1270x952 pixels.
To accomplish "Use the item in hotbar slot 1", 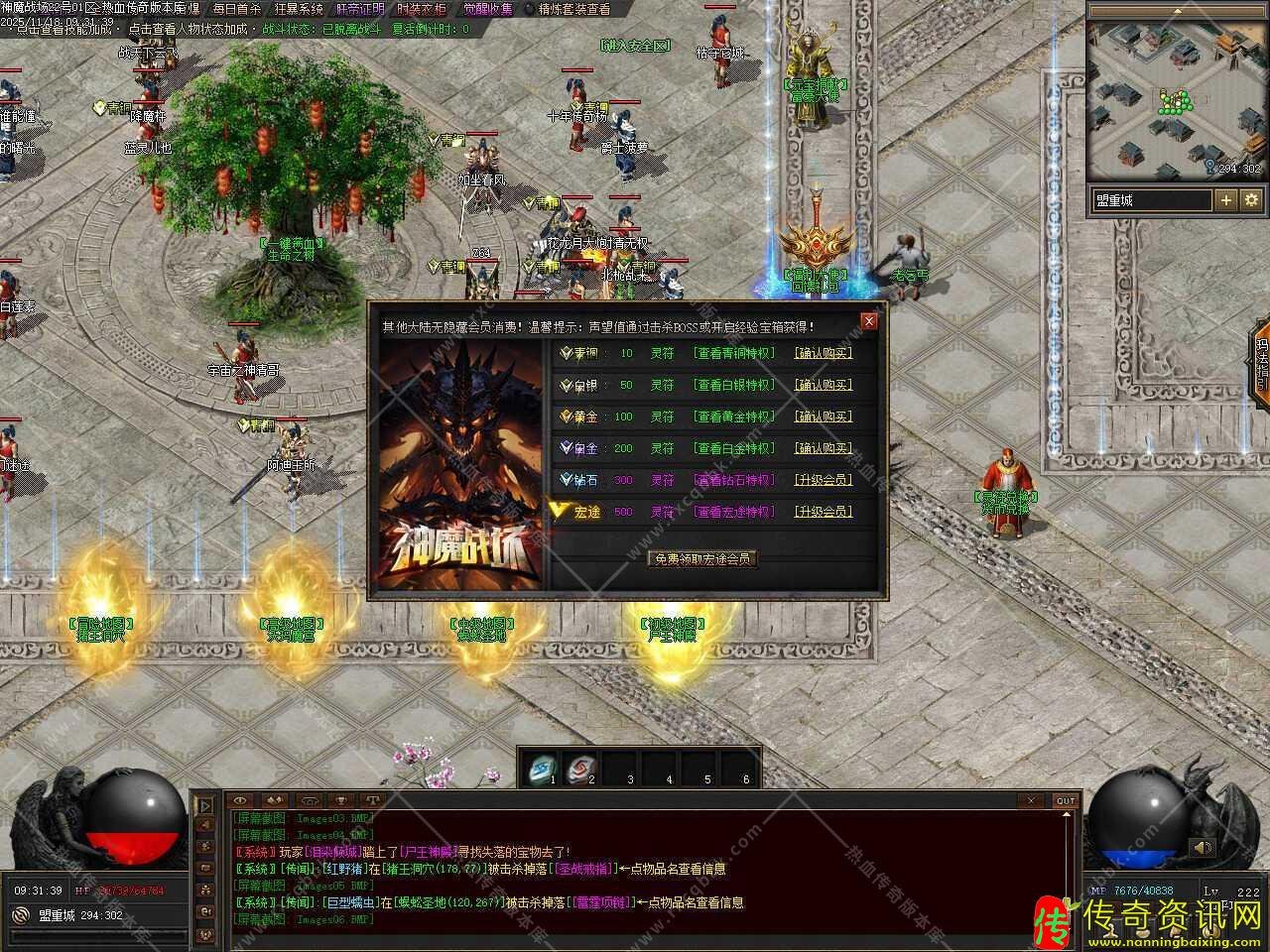I will (545, 767).
